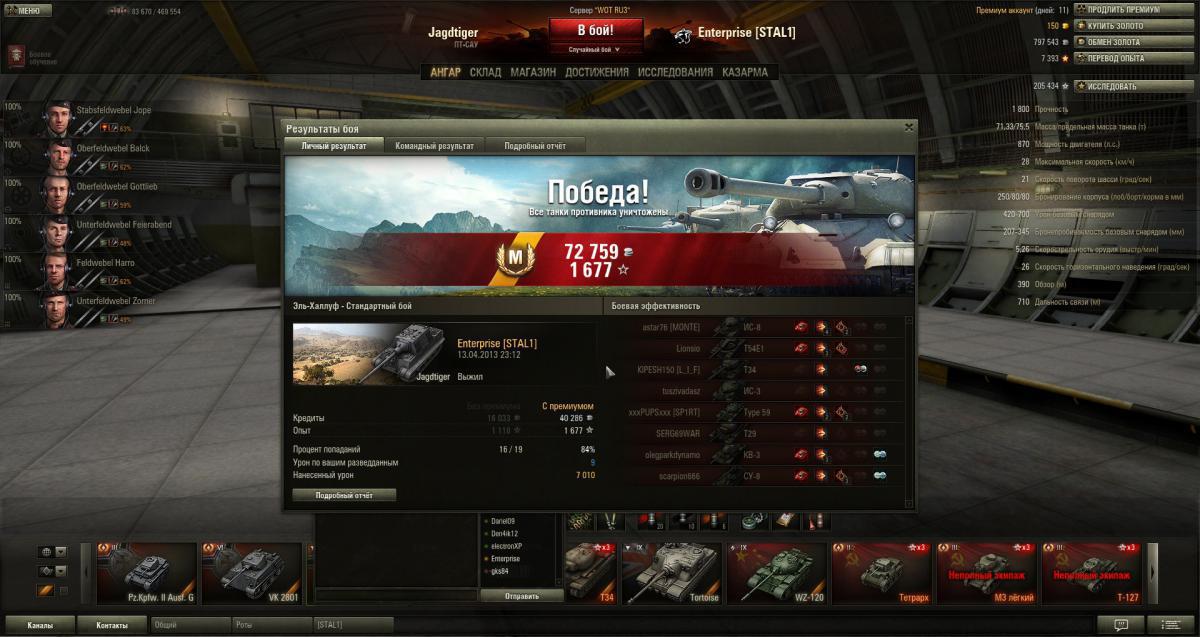Open the "Магазин" store section
This screenshot has height=637, width=1200.
point(533,72)
